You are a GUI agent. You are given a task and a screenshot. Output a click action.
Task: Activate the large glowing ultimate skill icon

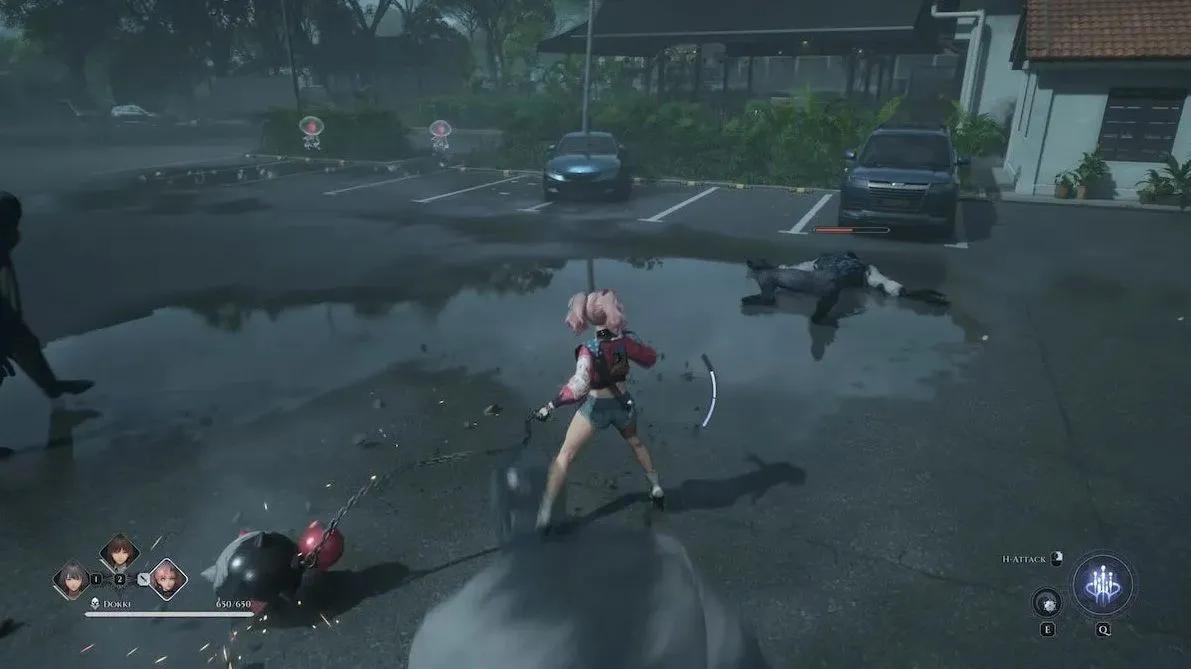point(1102,584)
